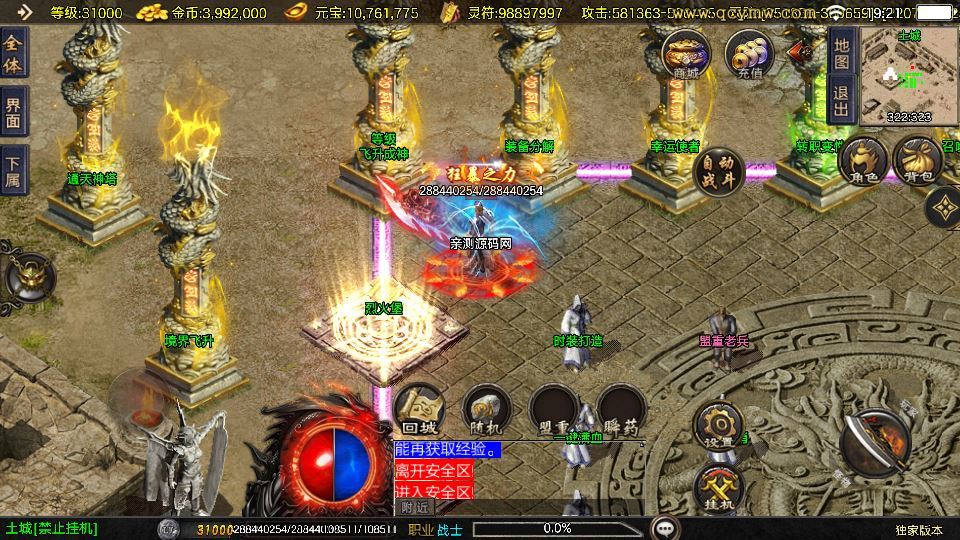Activate the 盟重 skill slot
The width and height of the screenshot is (960, 540).
[x=553, y=409]
